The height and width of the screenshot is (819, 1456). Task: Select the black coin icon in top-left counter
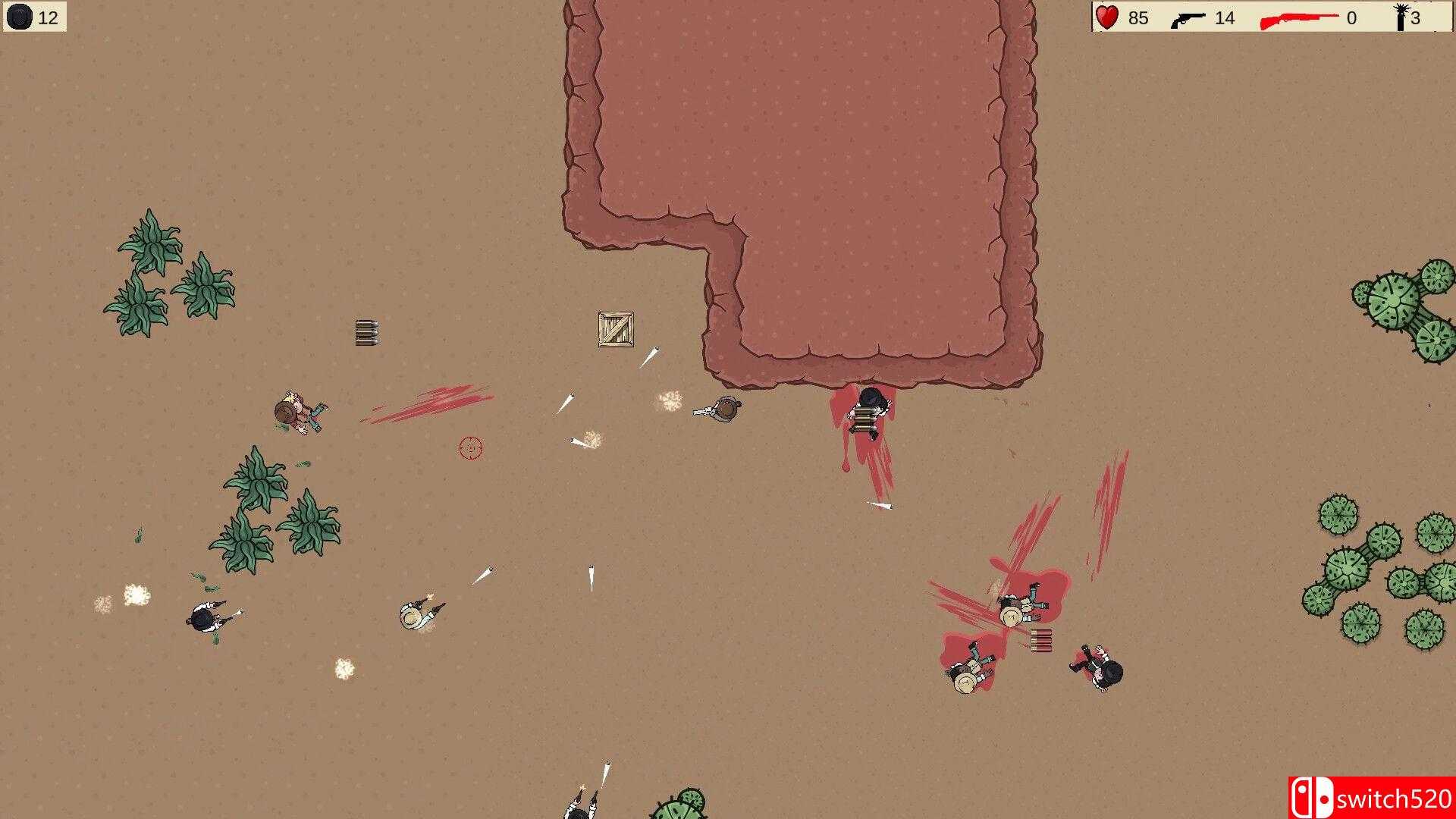tap(20, 17)
